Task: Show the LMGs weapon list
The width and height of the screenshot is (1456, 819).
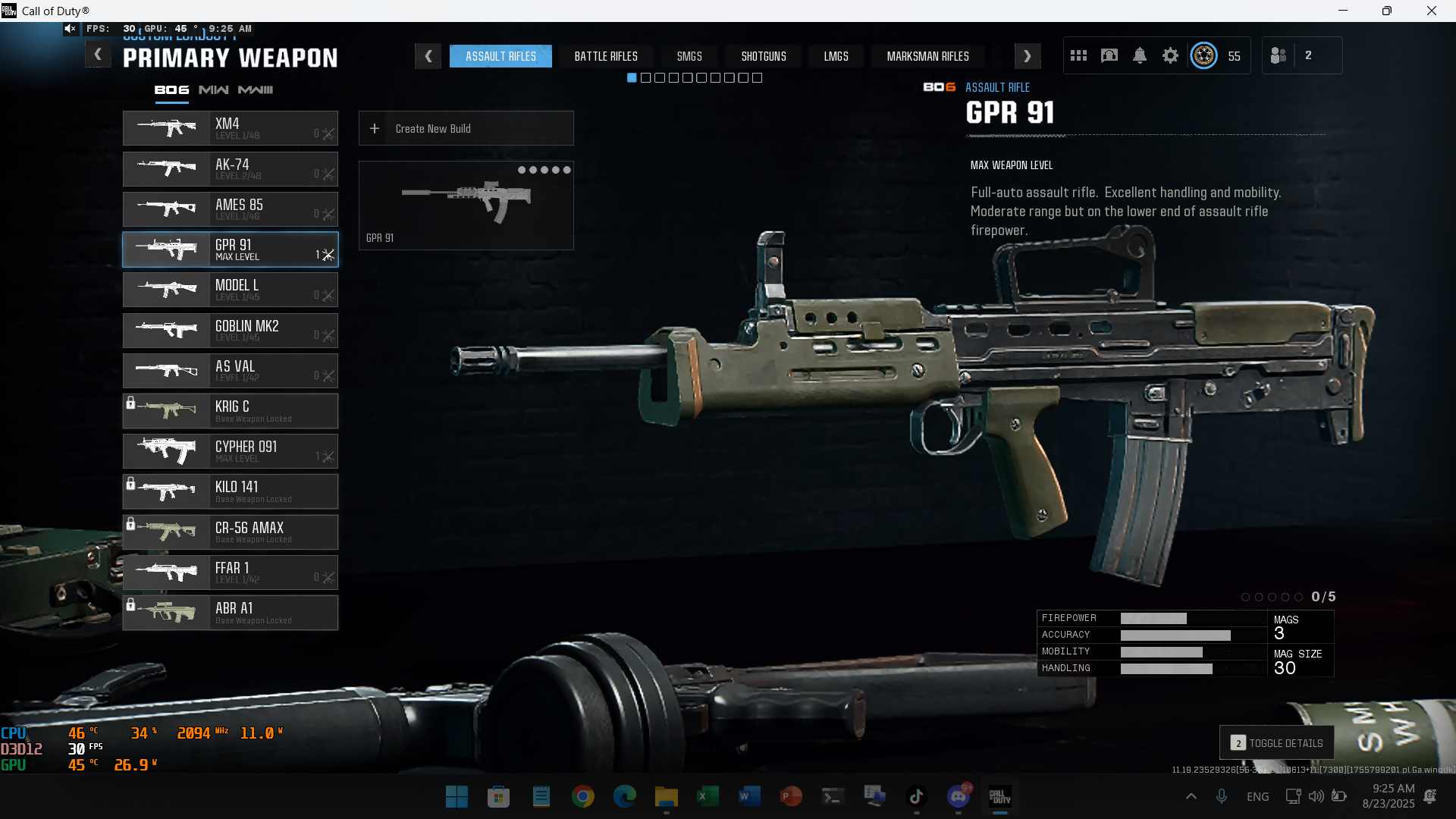Action: 836,56
